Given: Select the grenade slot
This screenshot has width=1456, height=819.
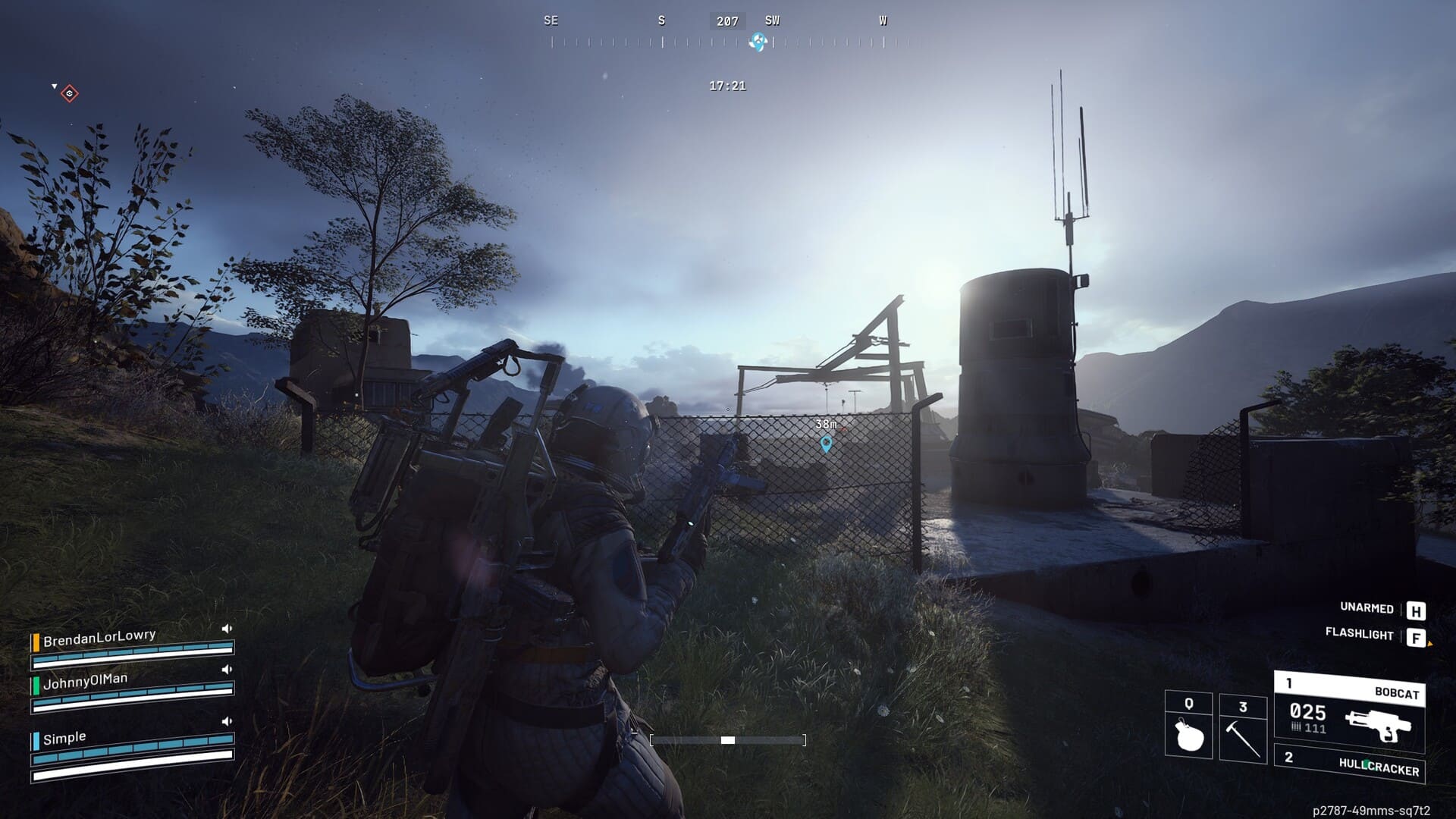Looking at the screenshot, I should tap(1188, 725).
